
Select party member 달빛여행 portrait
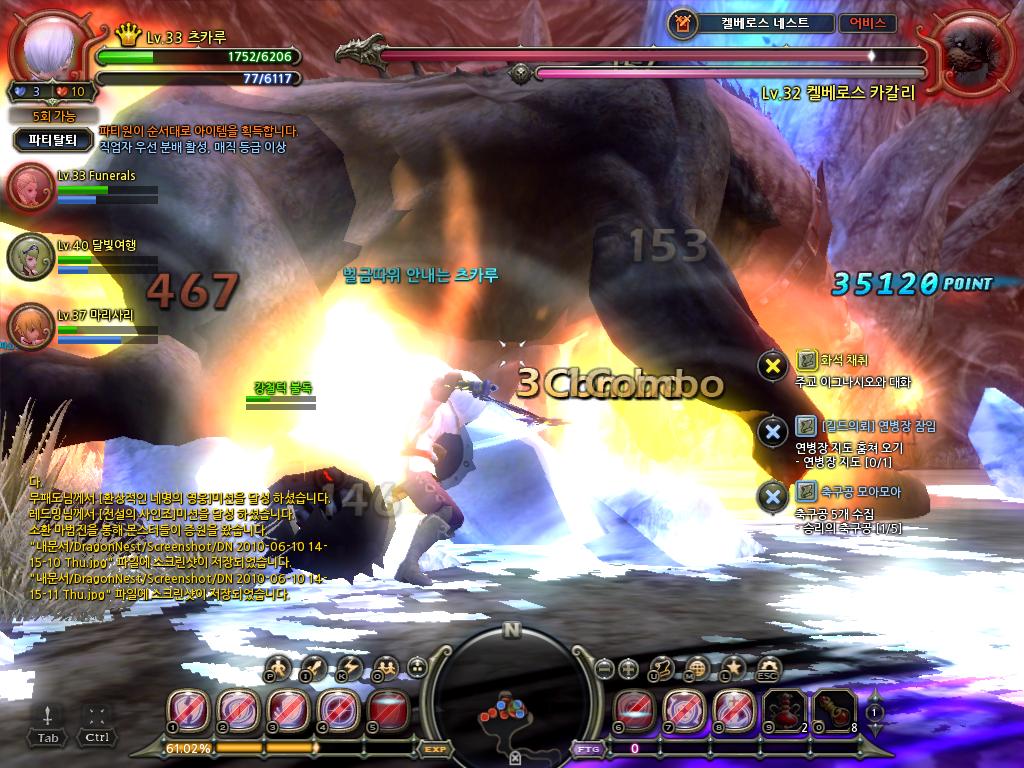[29, 257]
